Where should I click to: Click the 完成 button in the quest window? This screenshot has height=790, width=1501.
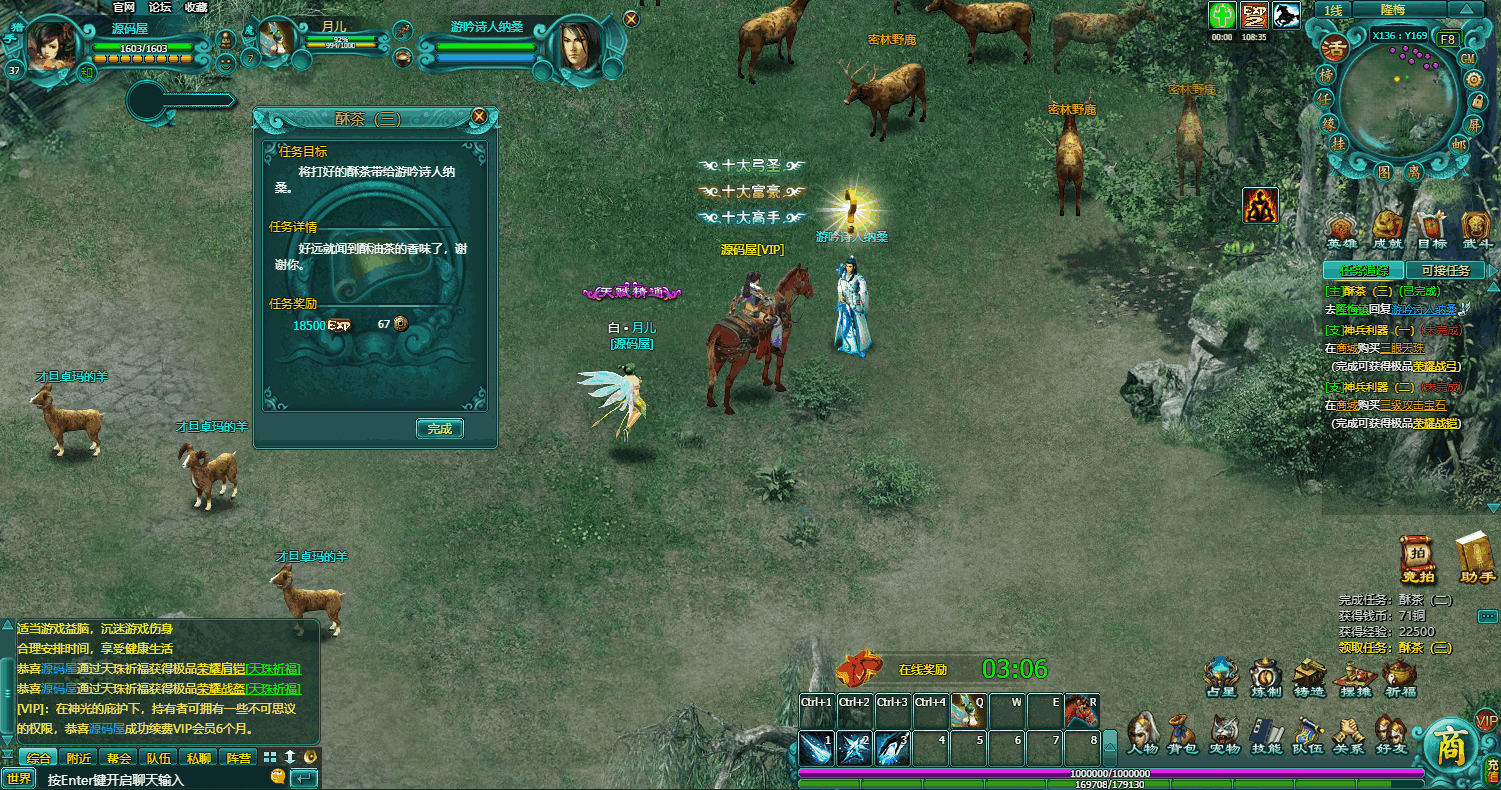coord(440,429)
